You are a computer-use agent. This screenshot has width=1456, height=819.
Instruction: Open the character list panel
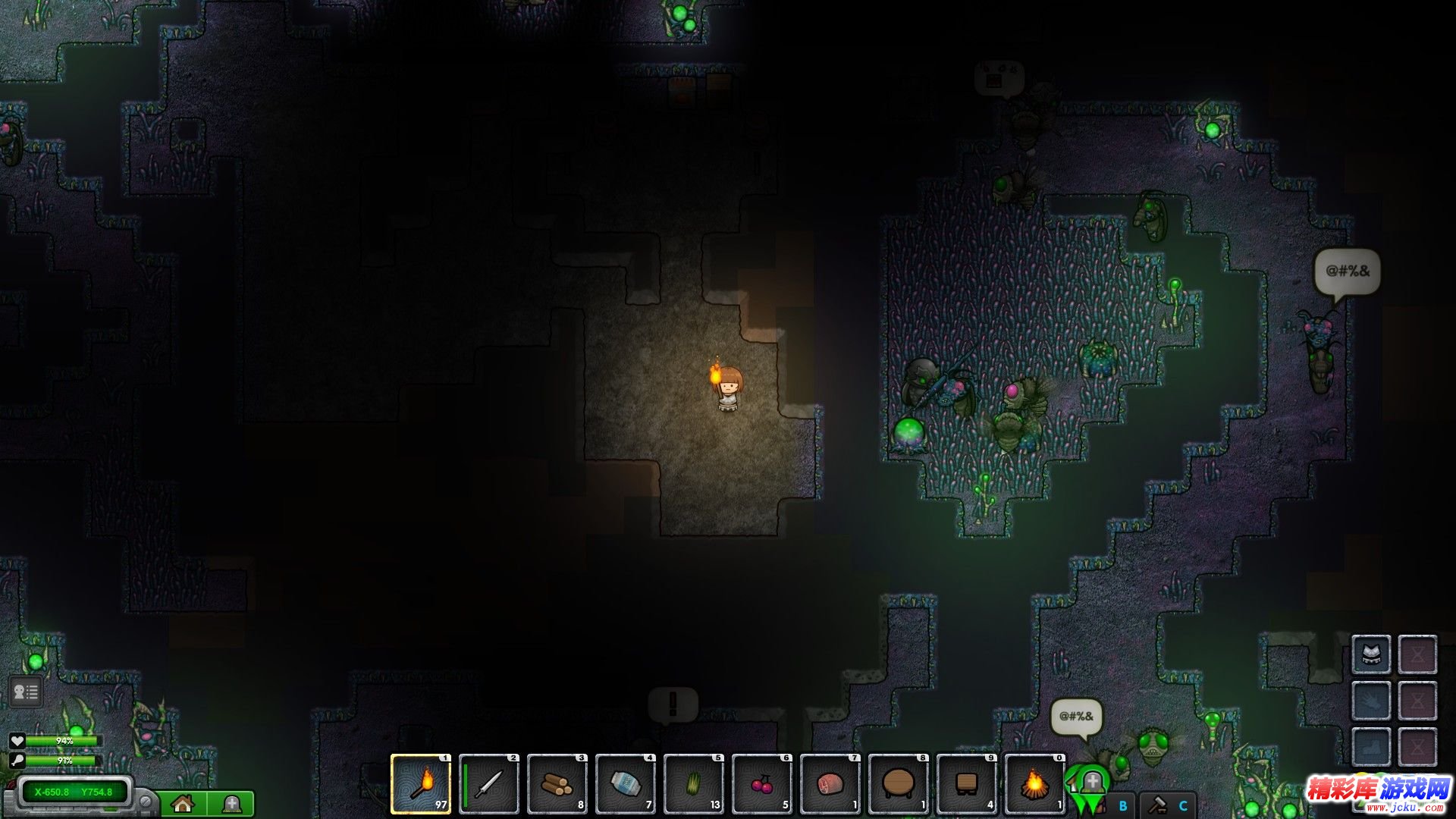click(x=25, y=692)
